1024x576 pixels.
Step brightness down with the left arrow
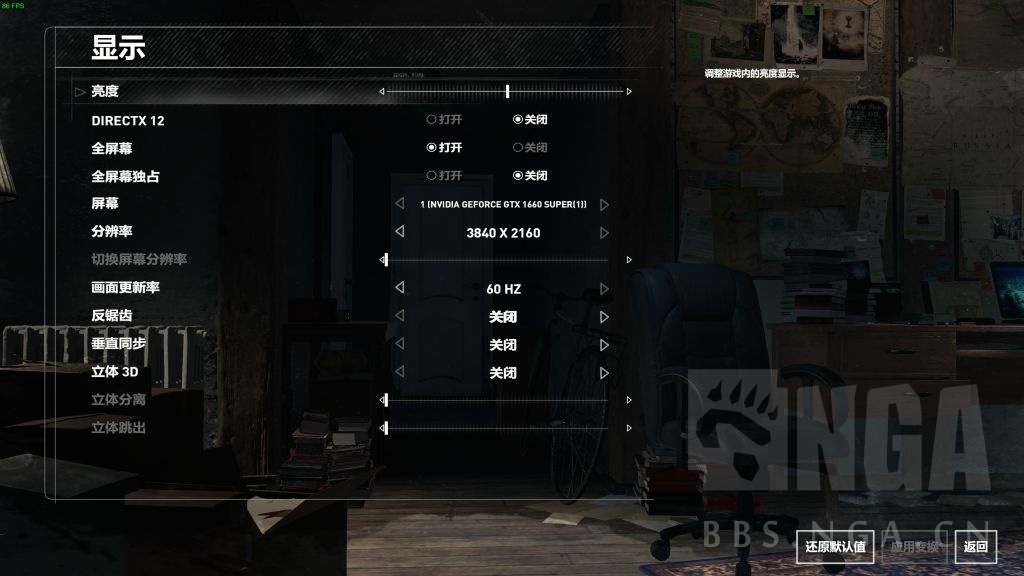(x=381, y=91)
